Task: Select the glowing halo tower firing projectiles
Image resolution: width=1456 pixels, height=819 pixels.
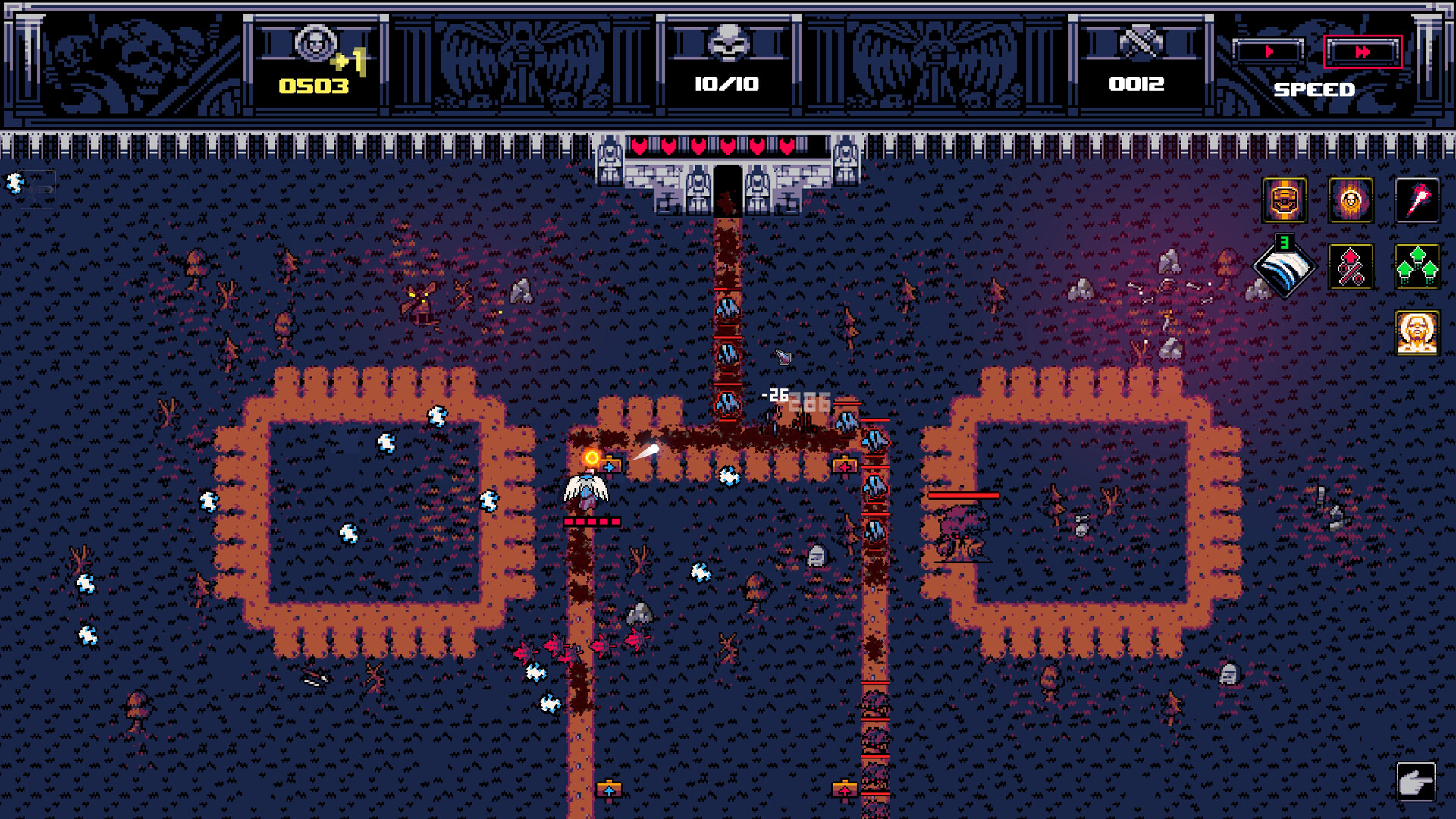Action: click(x=591, y=457)
